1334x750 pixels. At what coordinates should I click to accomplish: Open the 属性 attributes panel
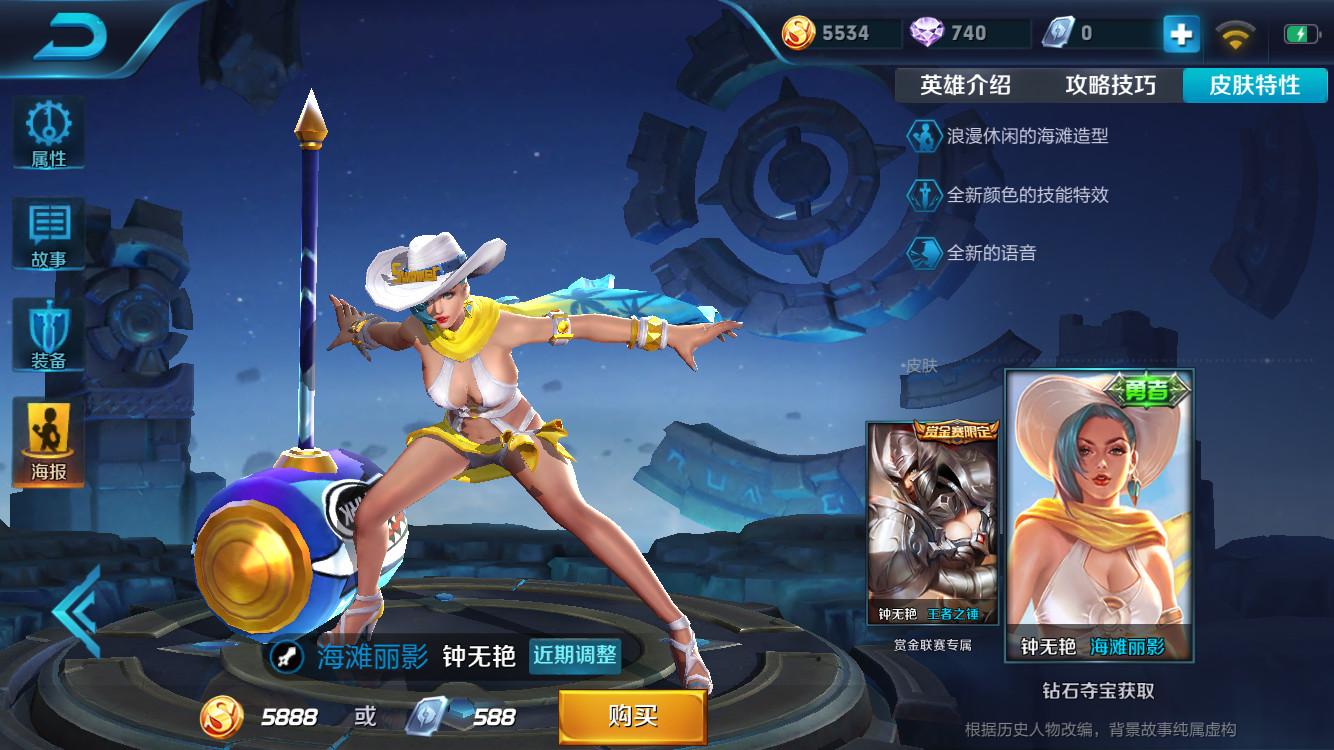tap(48, 132)
